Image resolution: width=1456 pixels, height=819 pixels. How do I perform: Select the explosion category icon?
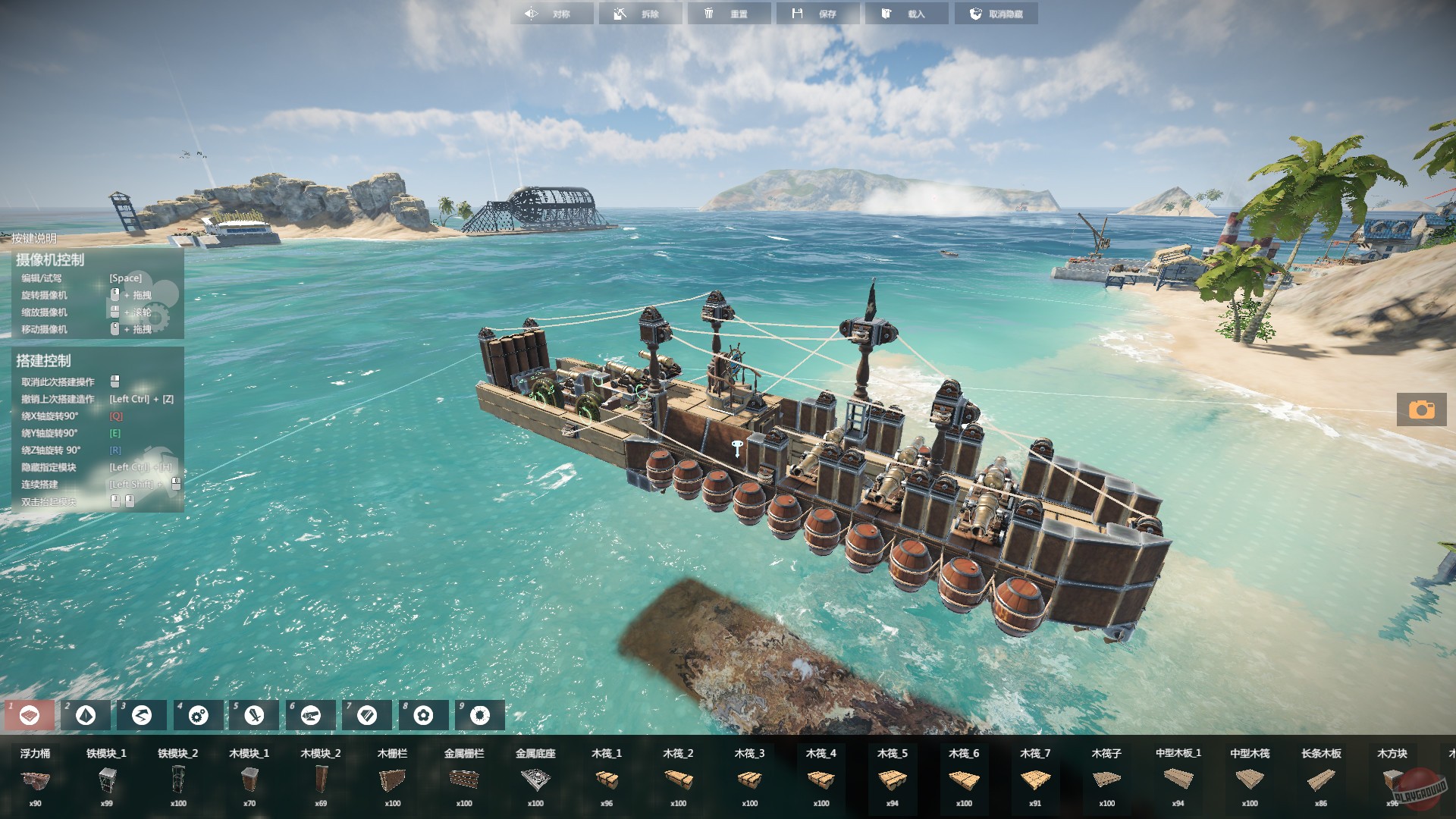pos(479,714)
